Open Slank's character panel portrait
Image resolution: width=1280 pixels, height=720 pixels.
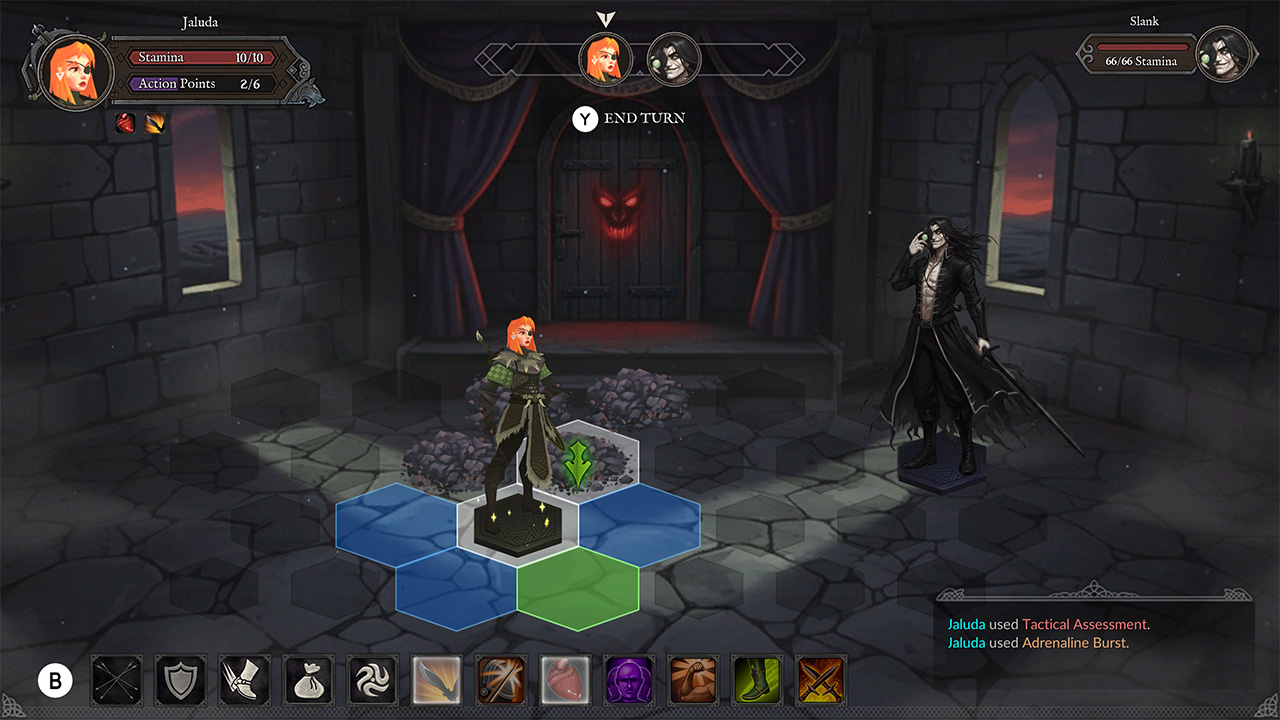coord(1225,54)
